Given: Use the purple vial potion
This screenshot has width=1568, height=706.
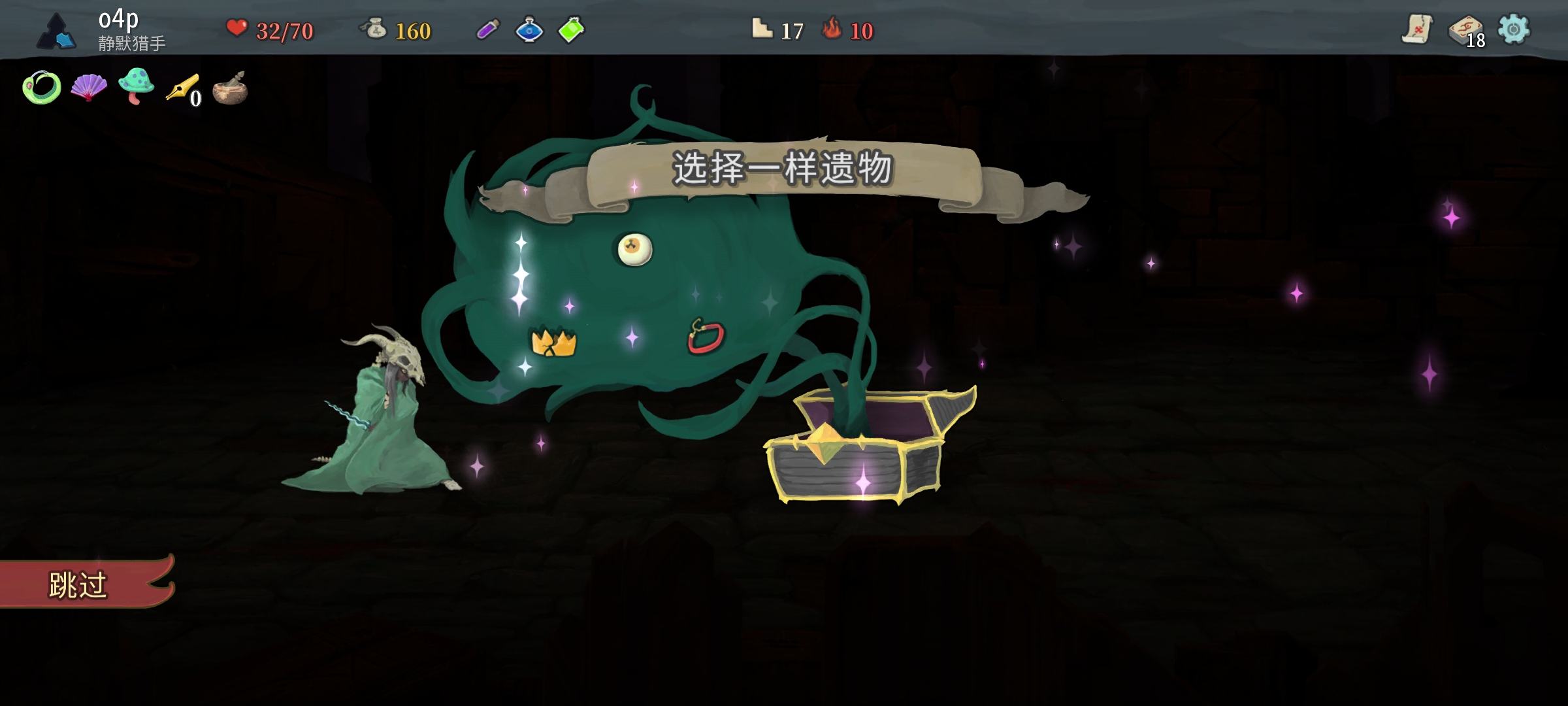Looking at the screenshot, I should pos(488,29).
